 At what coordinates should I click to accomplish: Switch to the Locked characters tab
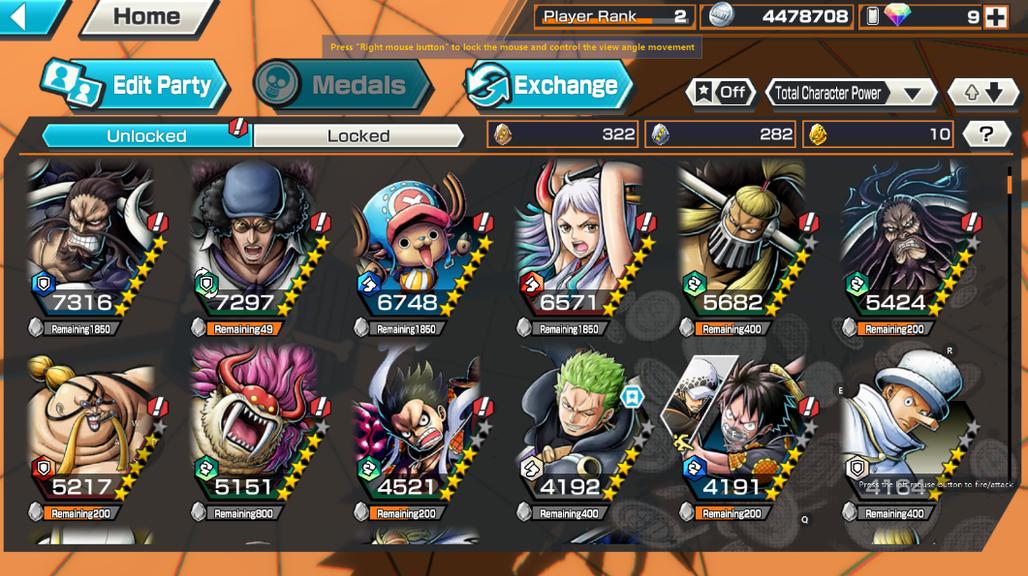click(x=358, y=136)
